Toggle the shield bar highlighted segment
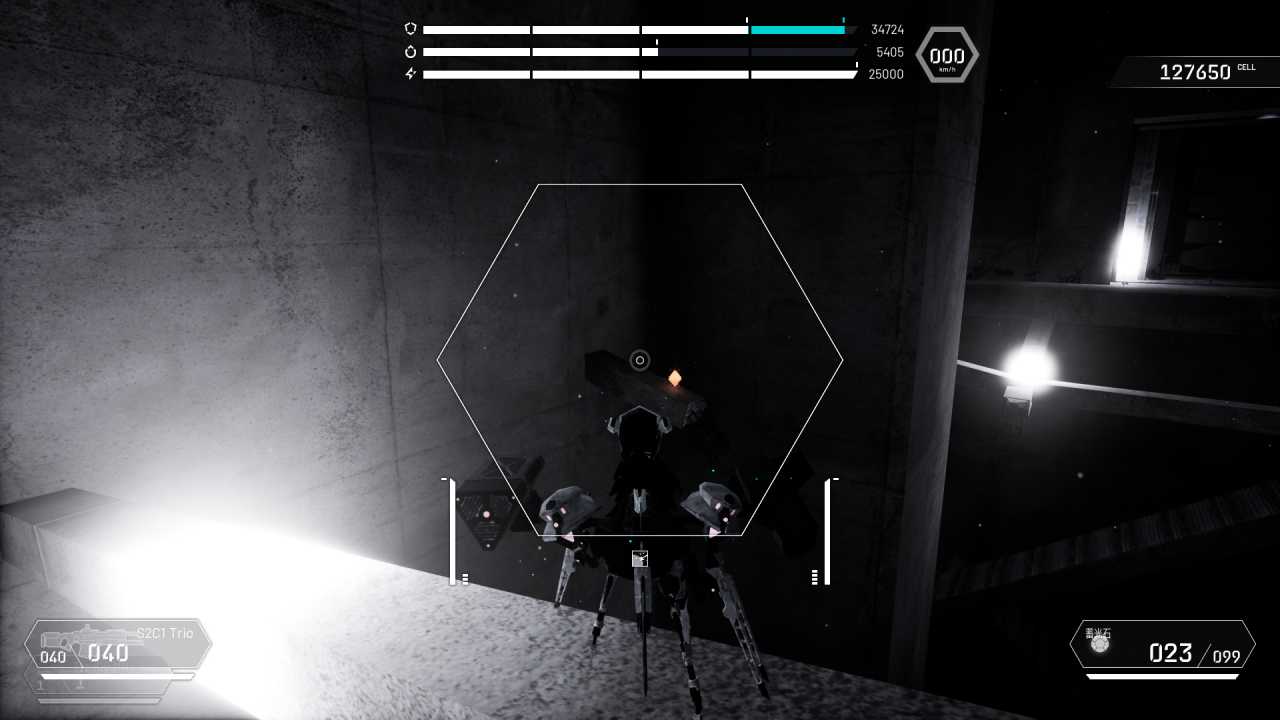This screenshot has height=720, width=1280. point(797,29)
